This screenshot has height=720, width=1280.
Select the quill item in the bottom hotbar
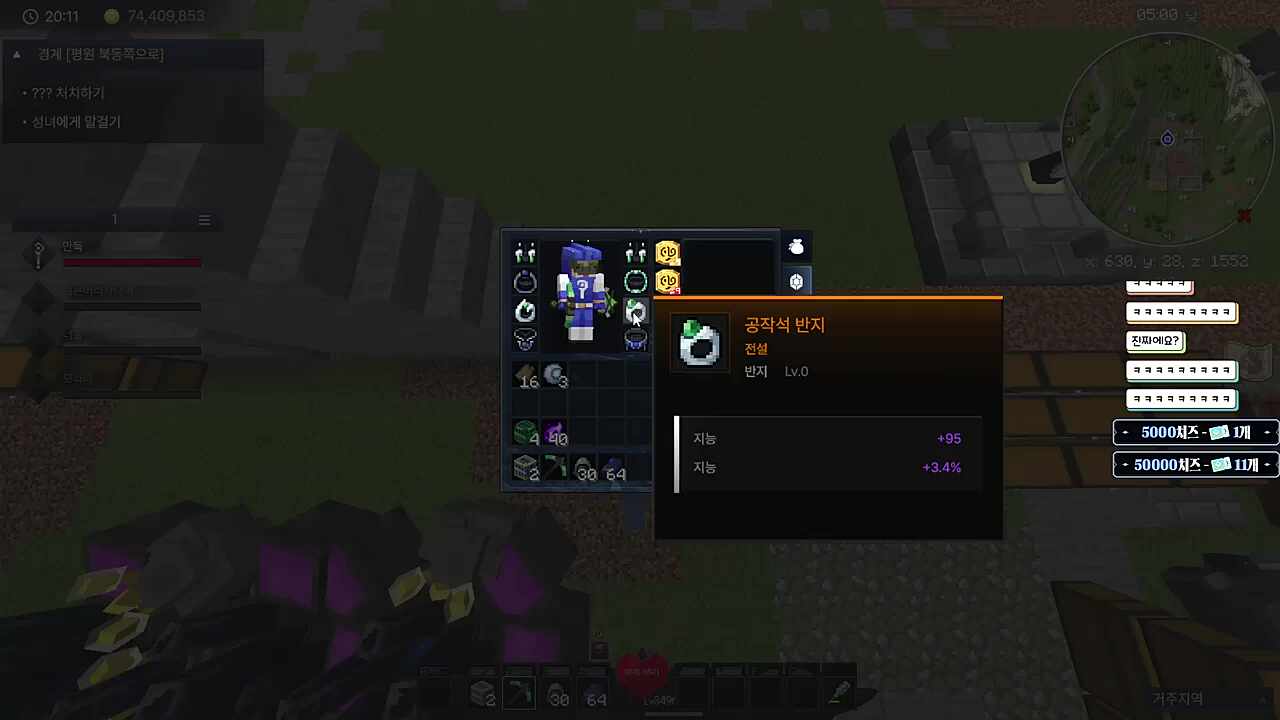click(839, 691)
